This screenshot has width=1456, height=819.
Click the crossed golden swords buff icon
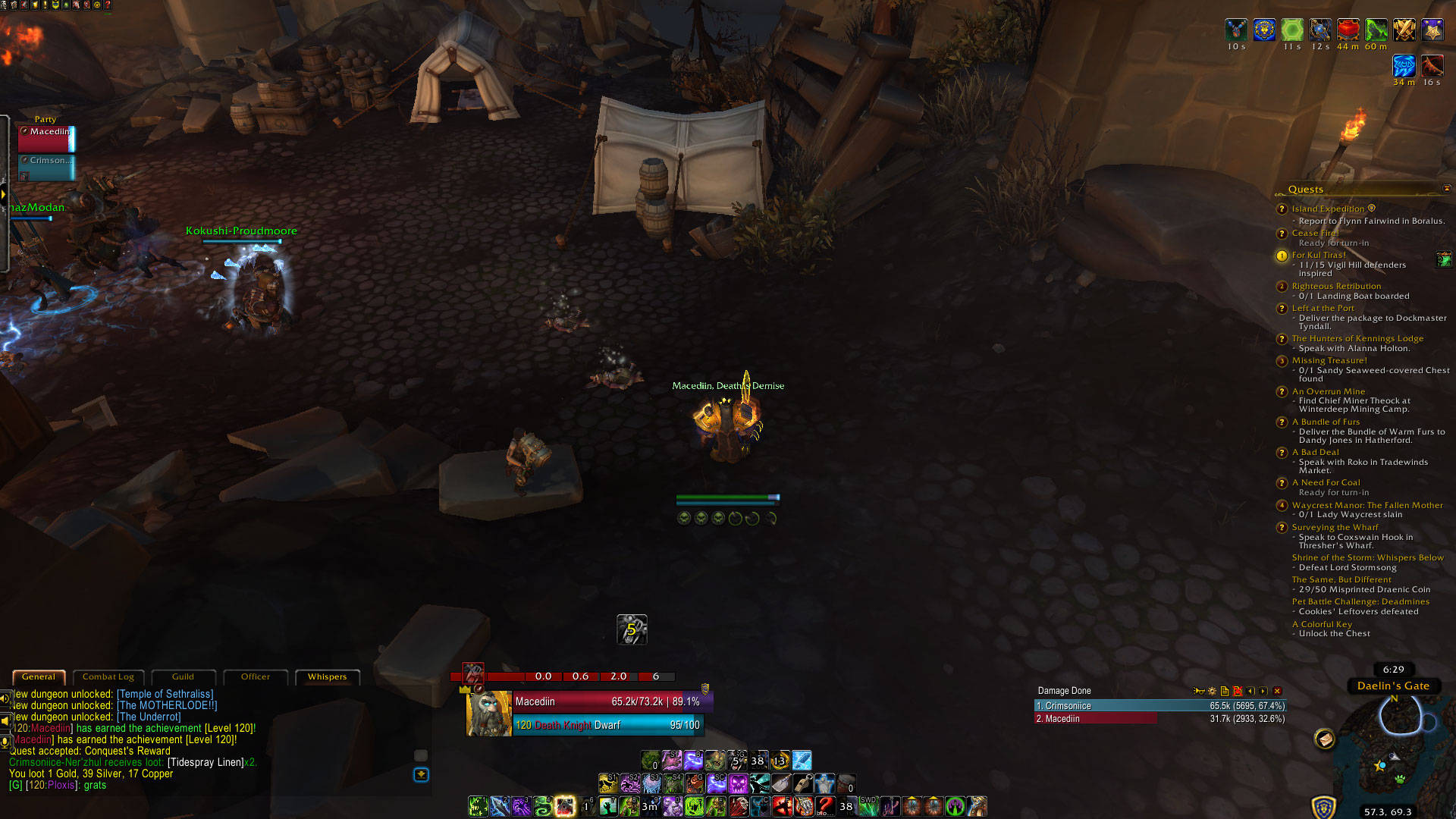1404,30
